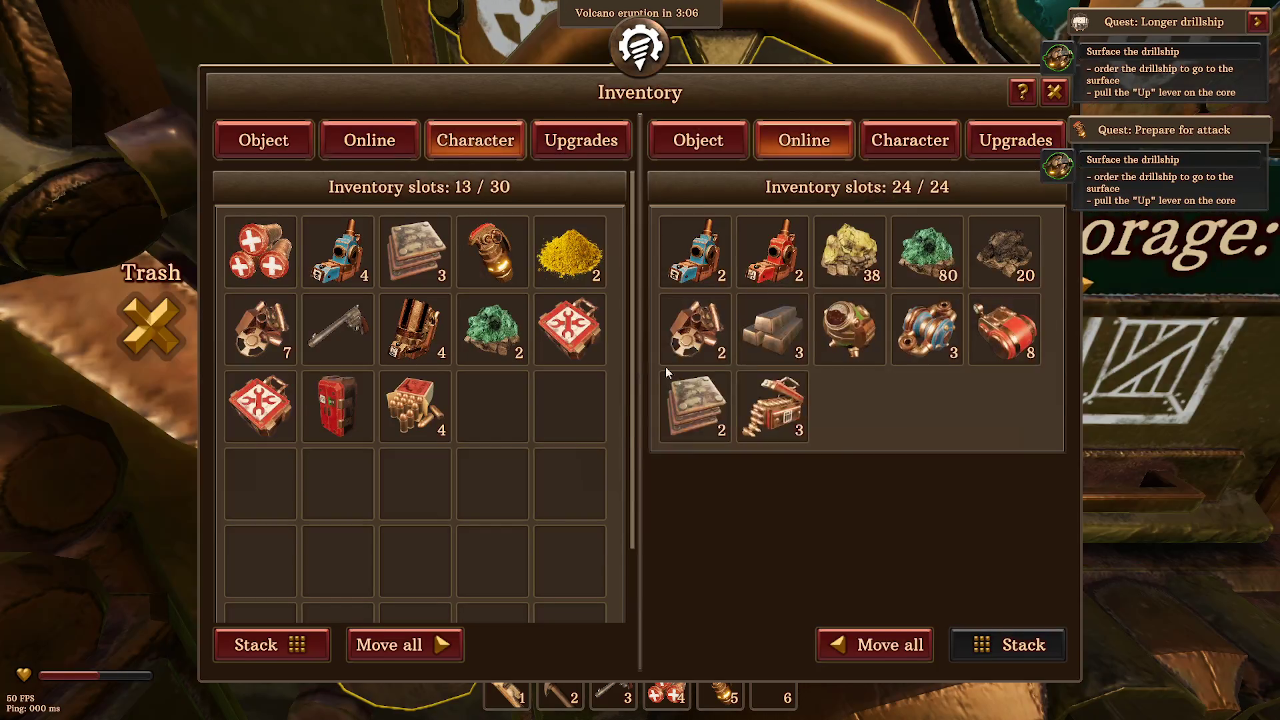Pick the revolver in character inventory
1280x720 pixels.
[x=338, y=329]
